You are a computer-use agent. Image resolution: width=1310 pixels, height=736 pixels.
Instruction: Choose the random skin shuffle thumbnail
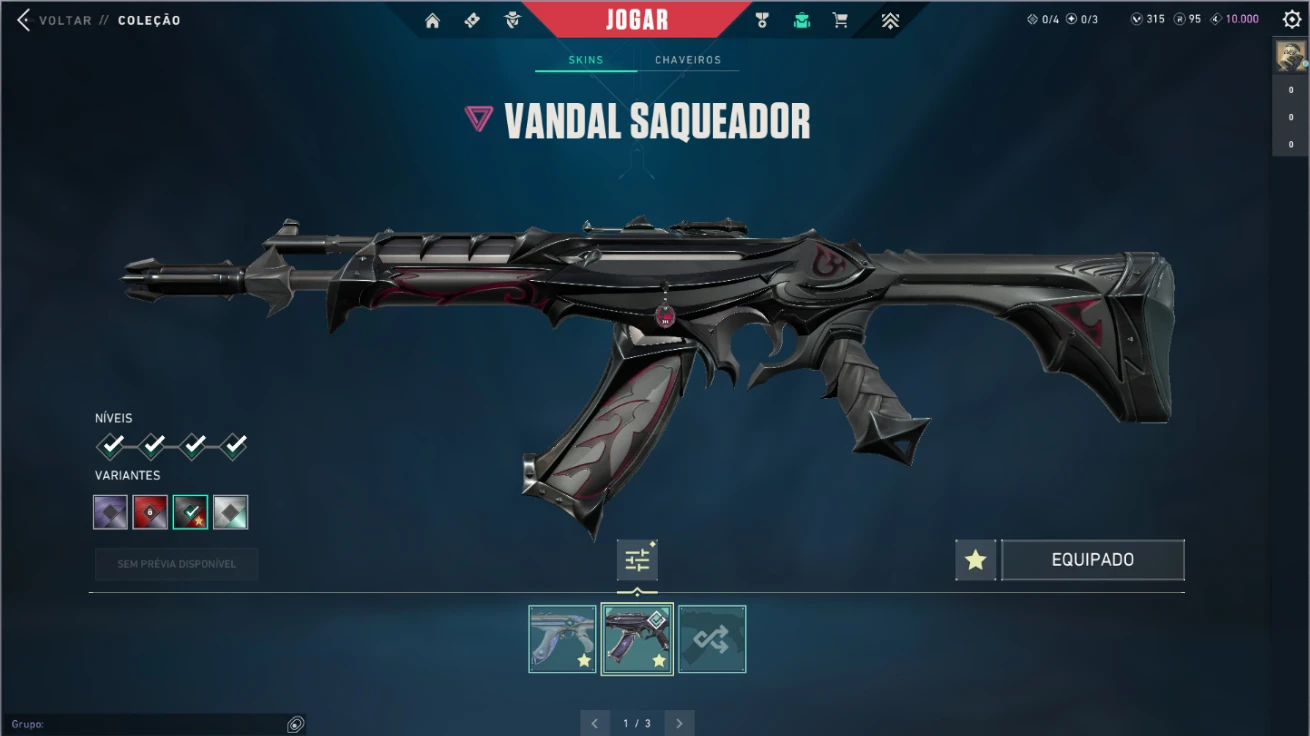click(712, 639)
